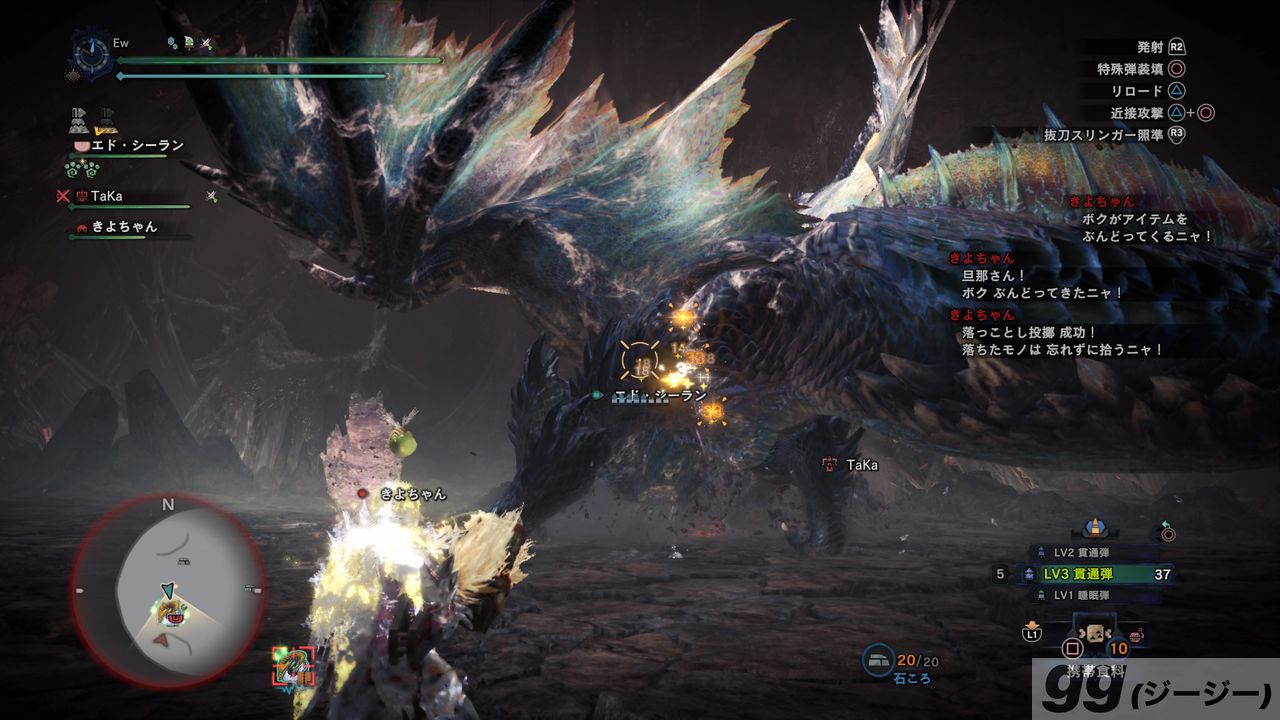Open the circular minimap
The width and height of the screenshot is (1280, 720).
[x=168, y=591]
